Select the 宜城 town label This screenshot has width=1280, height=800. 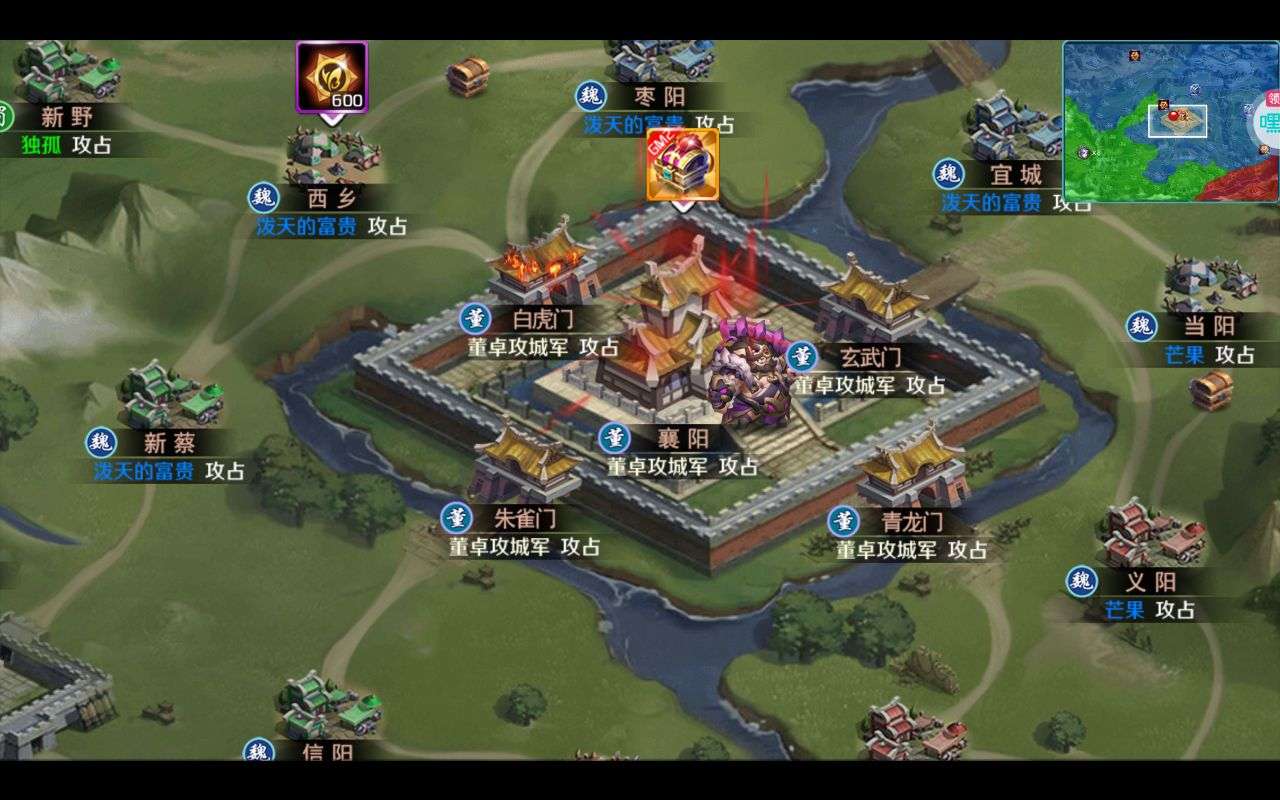pos(1016,175)
